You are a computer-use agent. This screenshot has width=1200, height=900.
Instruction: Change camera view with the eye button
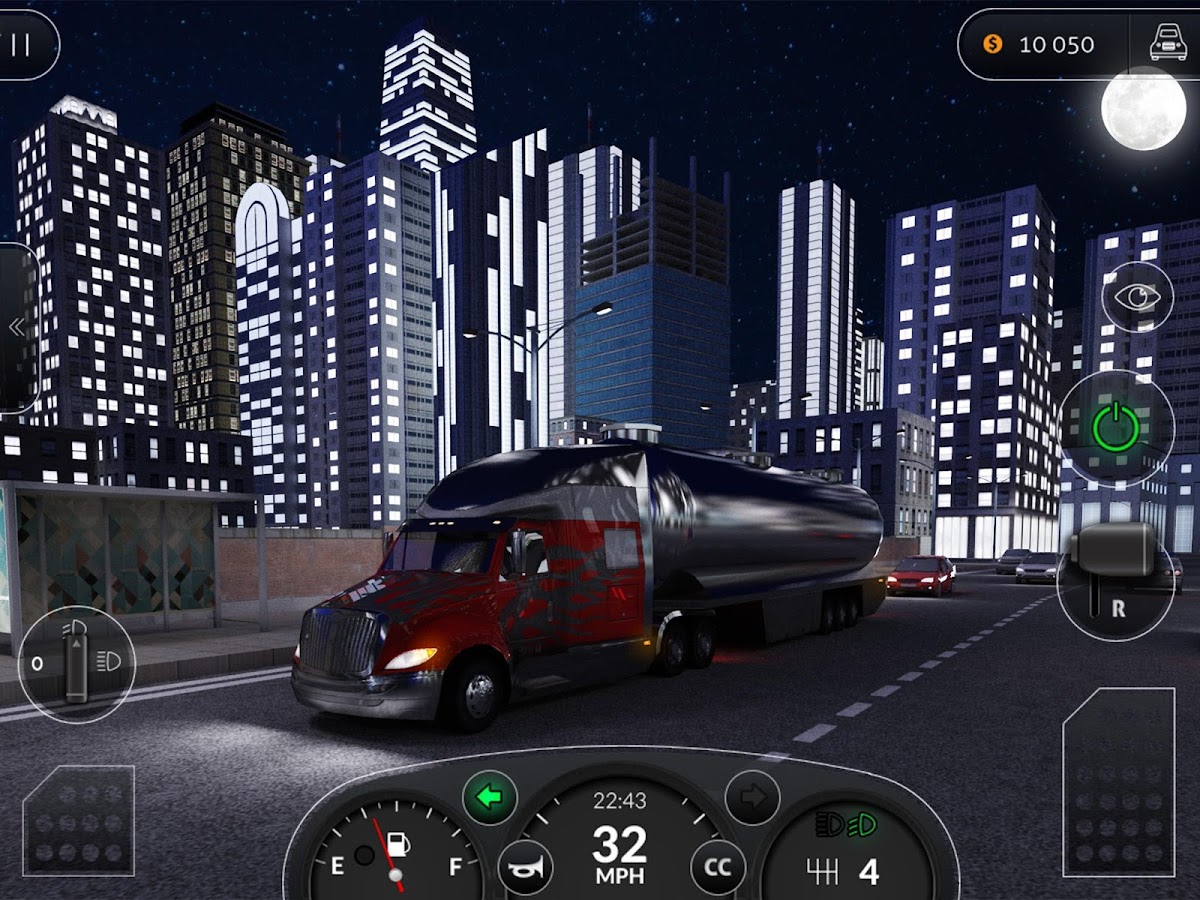[x=1137, y=297]
